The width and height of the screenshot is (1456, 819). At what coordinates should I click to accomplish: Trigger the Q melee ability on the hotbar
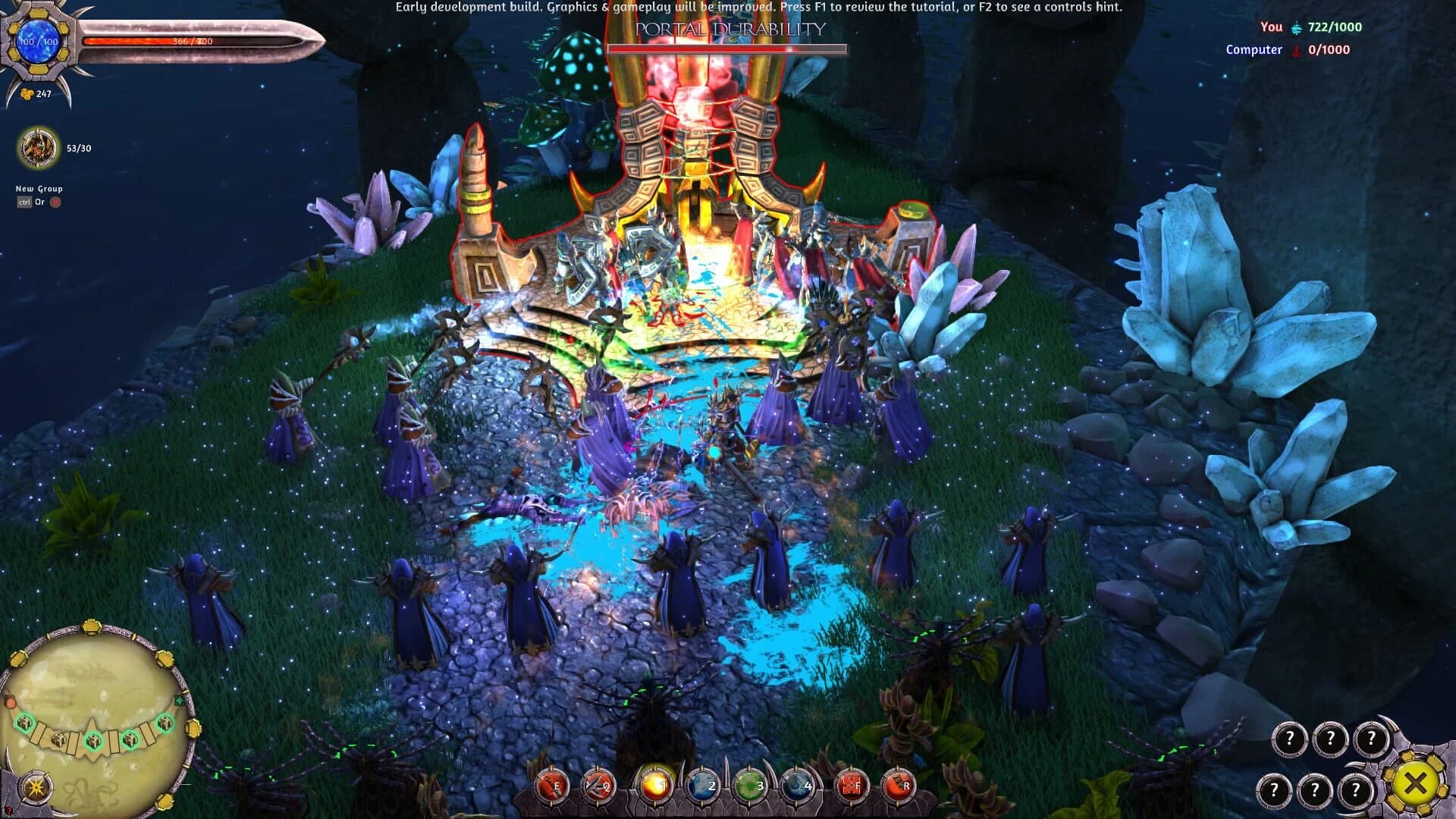[598, 786]
